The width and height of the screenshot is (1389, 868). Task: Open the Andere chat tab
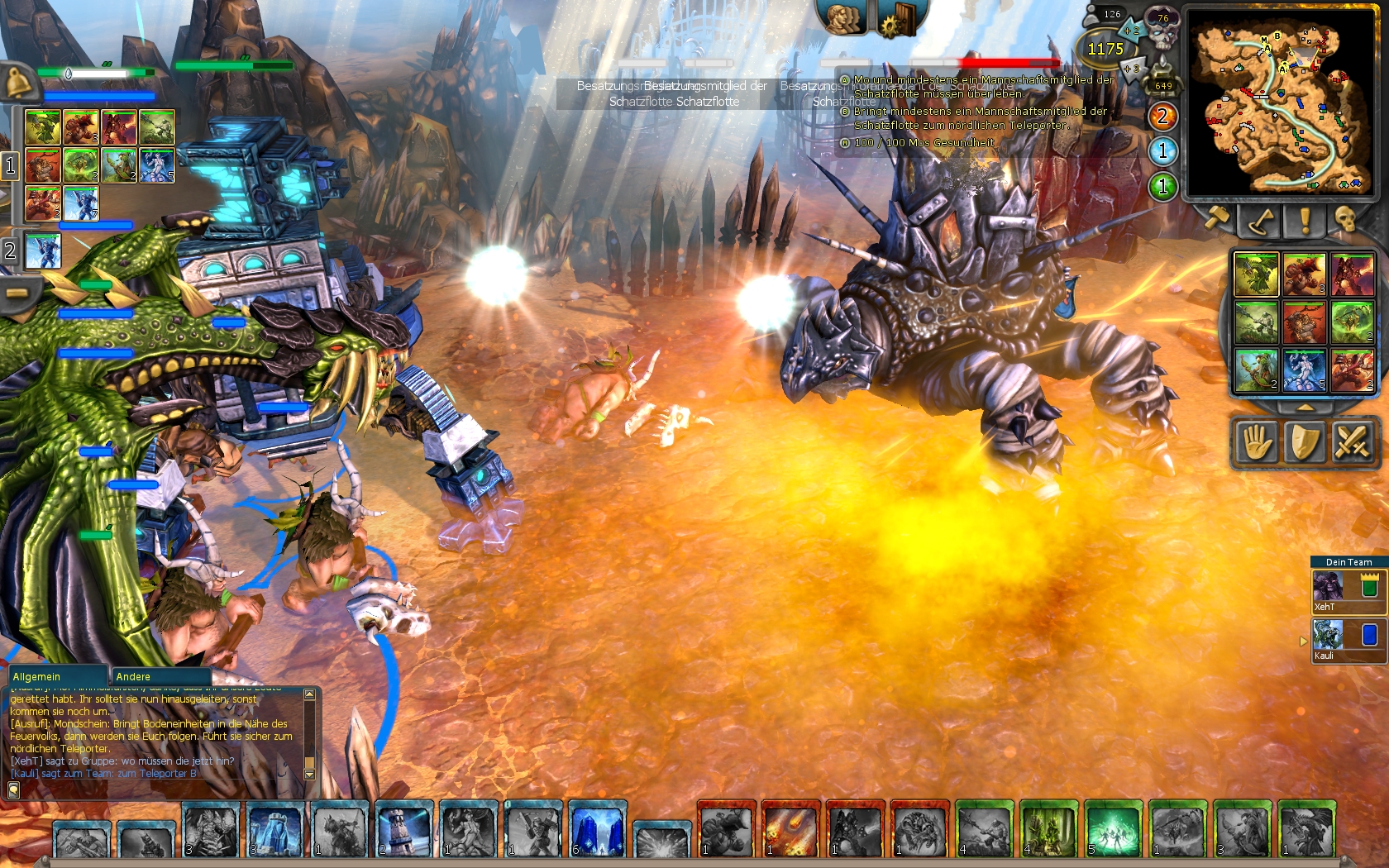pyautogui.click(x=157, y=676)
